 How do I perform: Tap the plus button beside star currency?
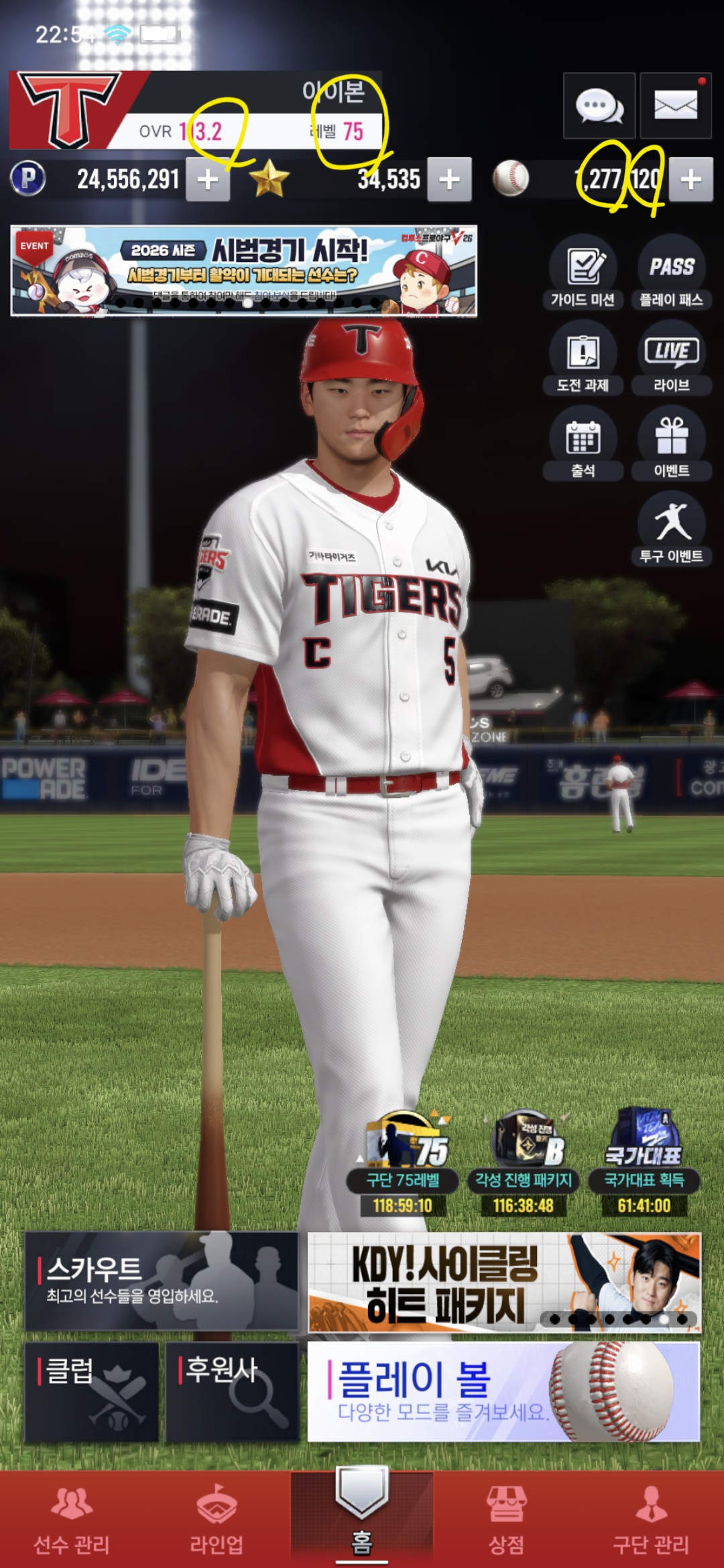pos(449,180)
